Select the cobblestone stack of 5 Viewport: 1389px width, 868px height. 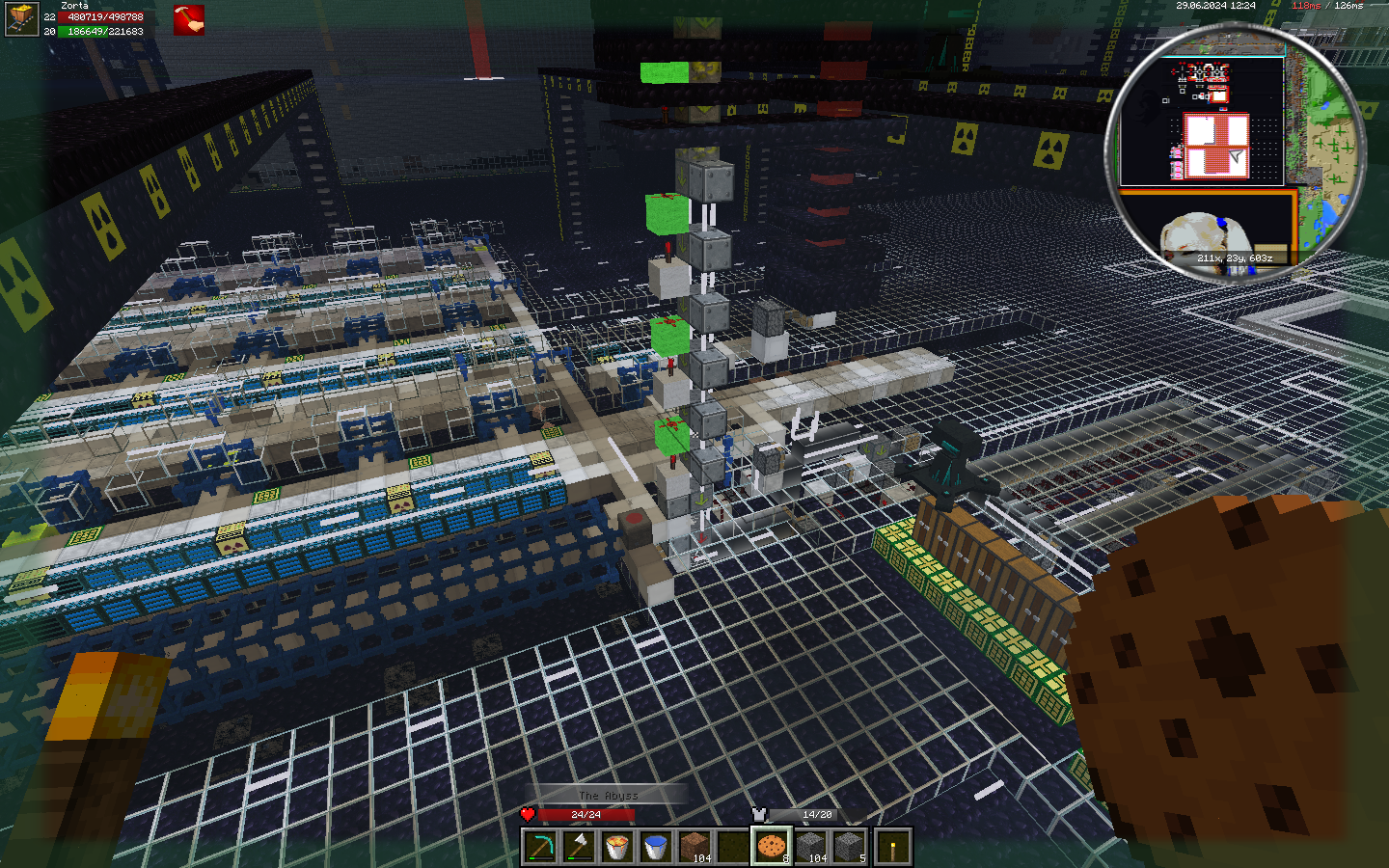click(x=849, y=847)
